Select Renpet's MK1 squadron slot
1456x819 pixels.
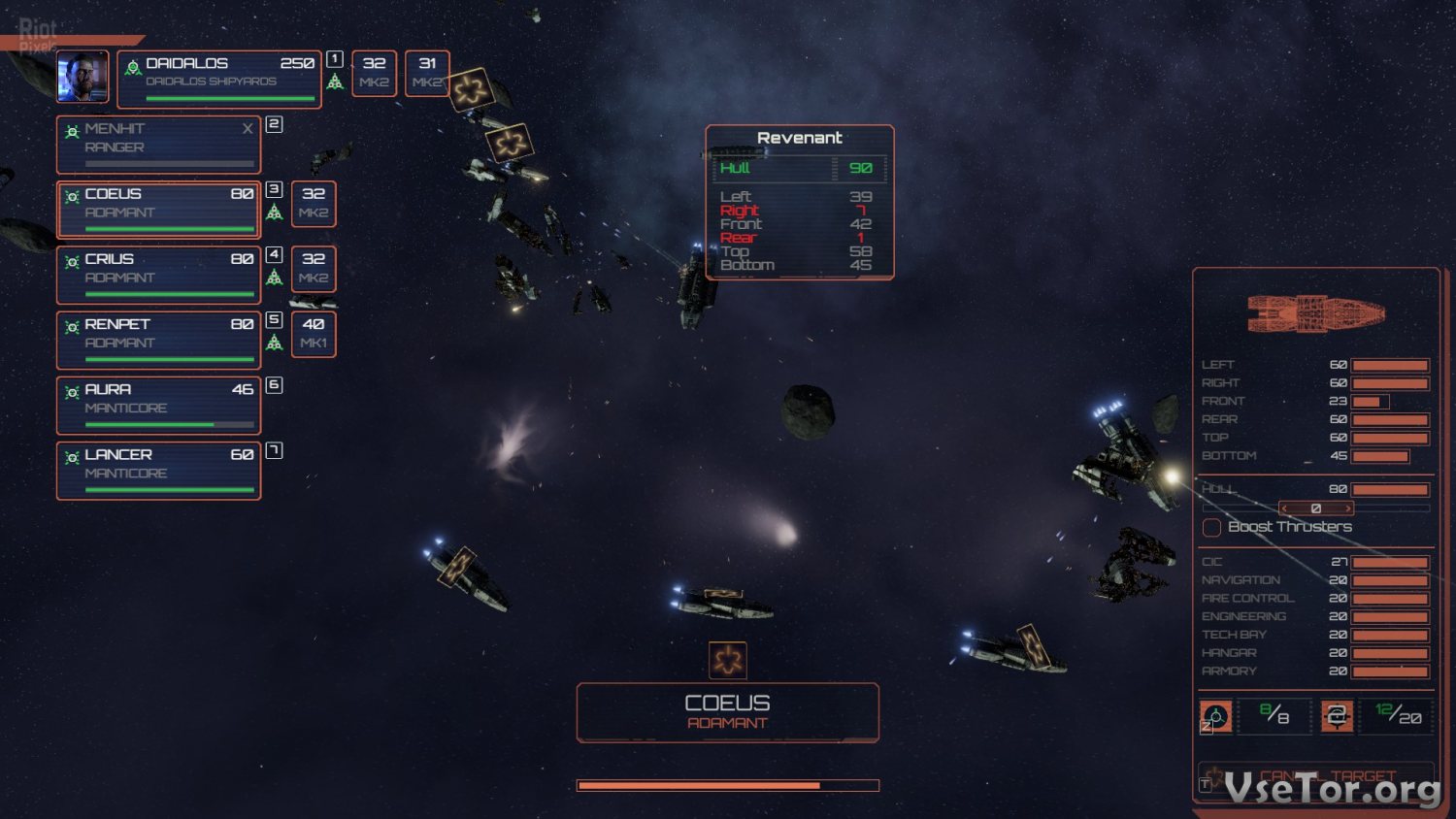tap(314, 333)
